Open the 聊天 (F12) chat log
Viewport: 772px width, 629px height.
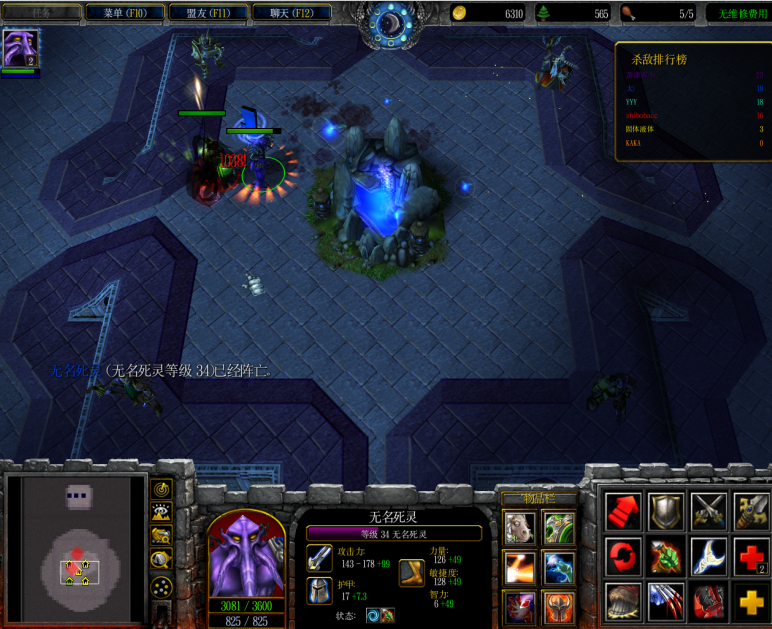(276, 13)
